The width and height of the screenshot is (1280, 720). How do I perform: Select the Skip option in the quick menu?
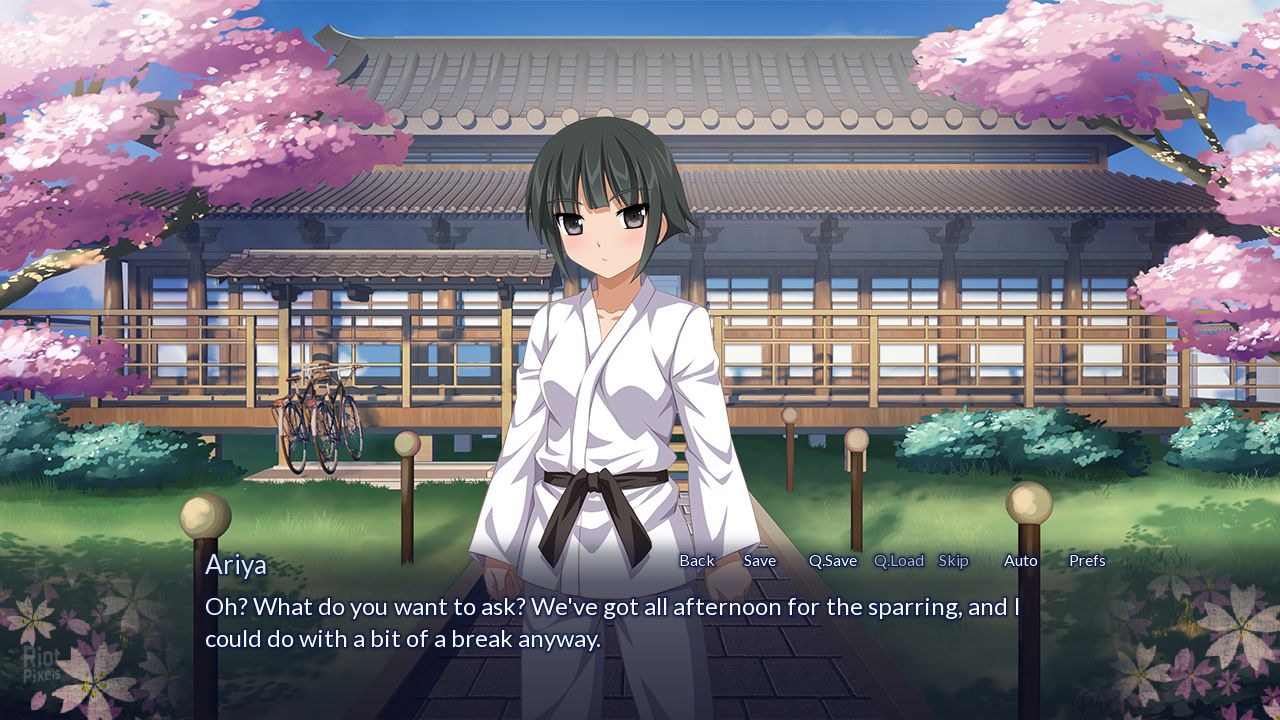(953, 561)
